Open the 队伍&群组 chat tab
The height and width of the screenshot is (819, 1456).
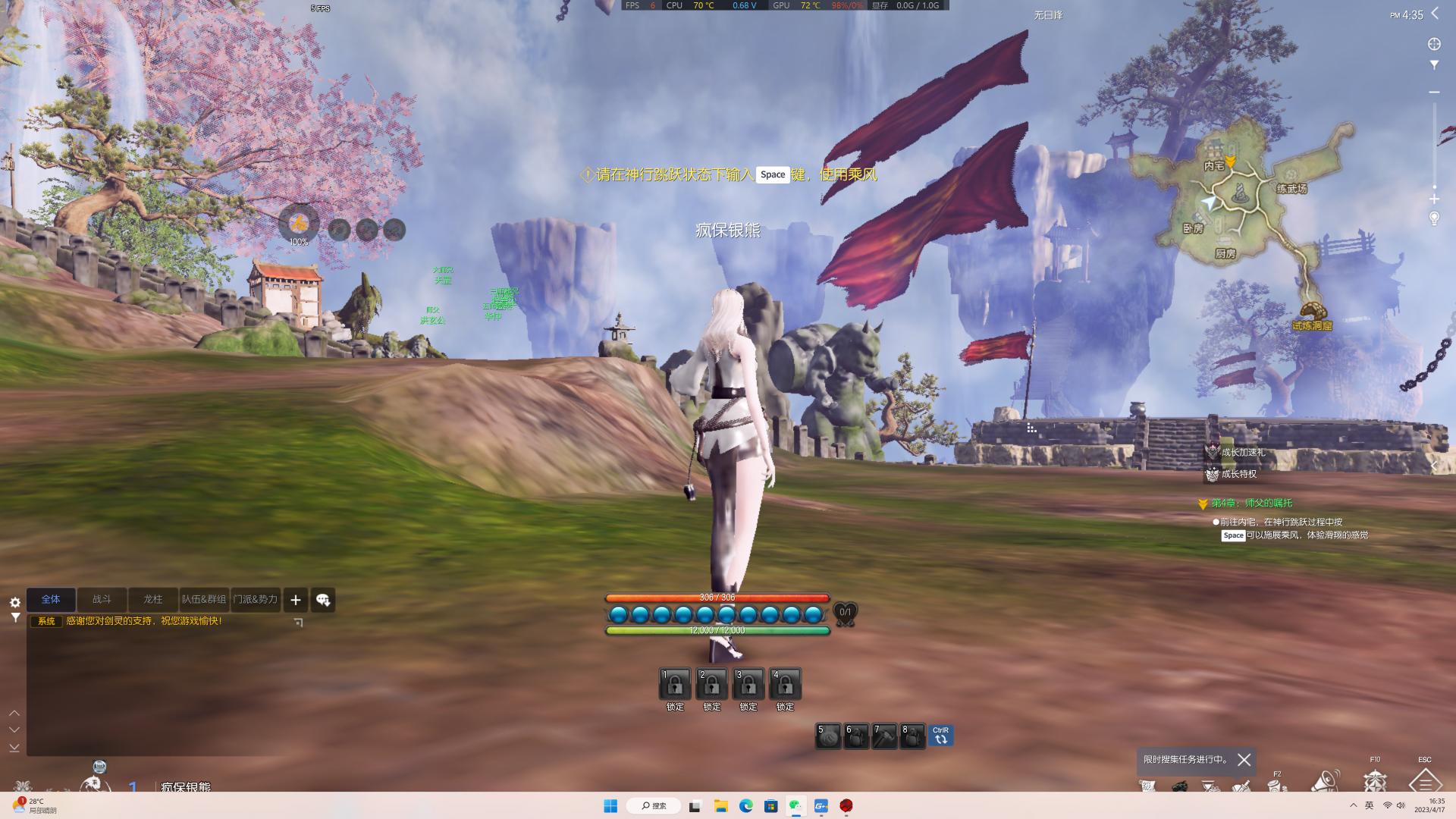click(x=204, y=599)
